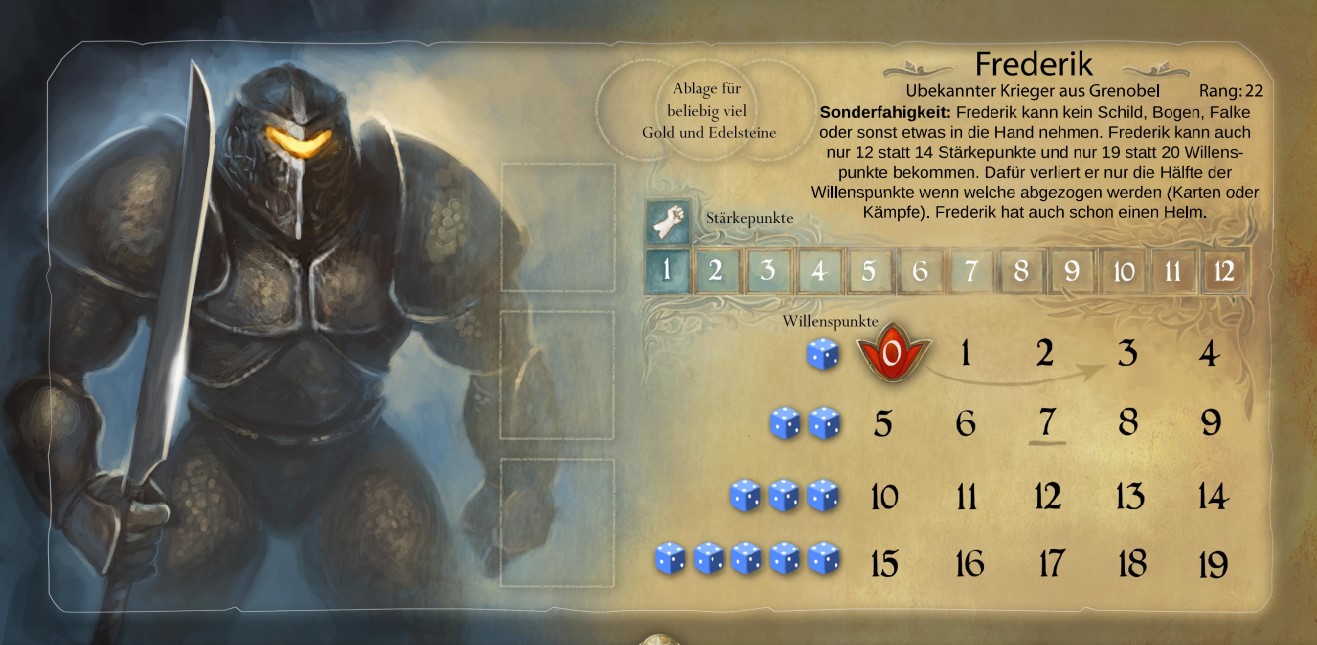Pick strength point square 12
Screen dimensions: 1317x645
point(1224,270)
